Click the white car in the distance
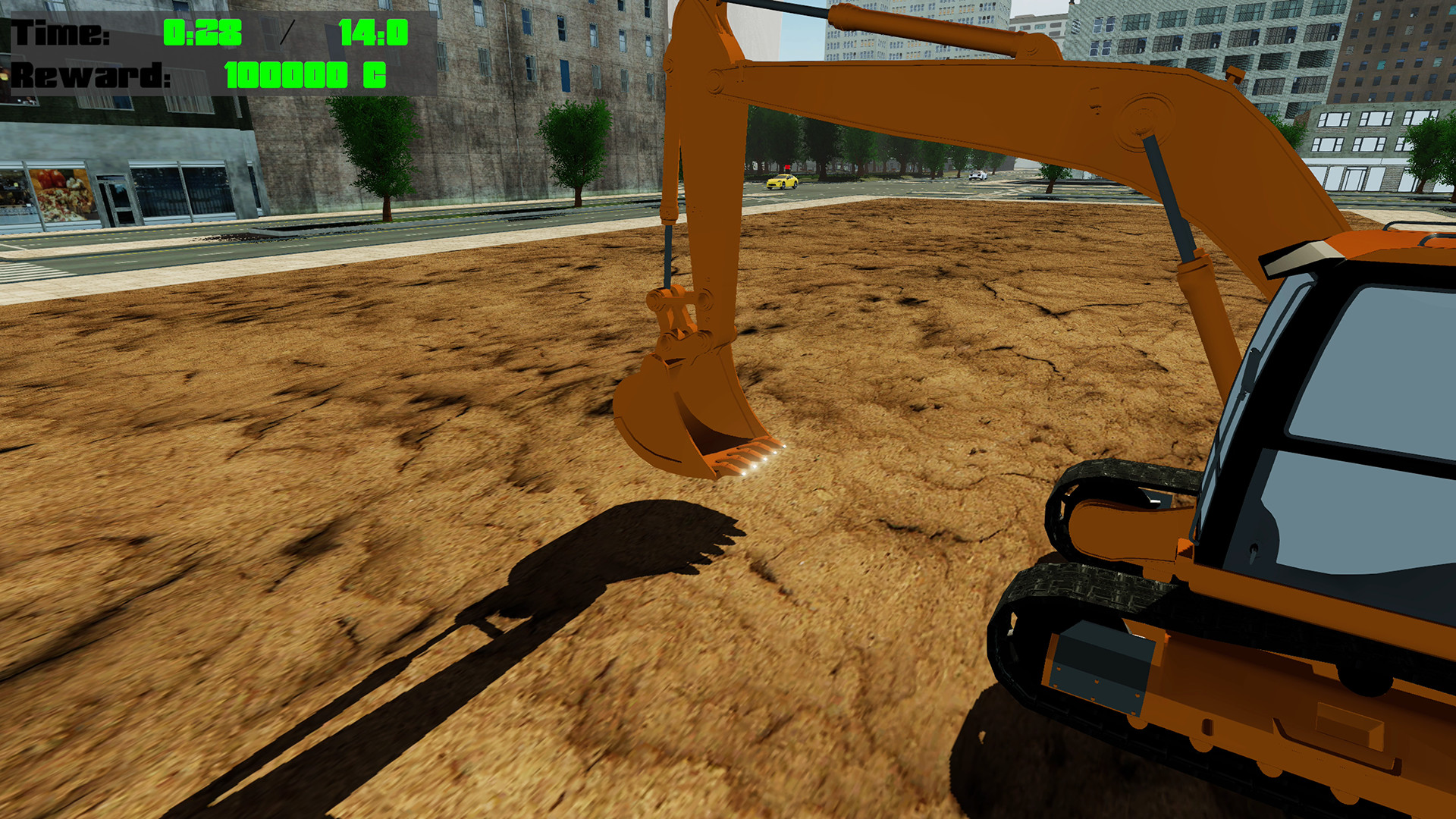 point(980,176)
